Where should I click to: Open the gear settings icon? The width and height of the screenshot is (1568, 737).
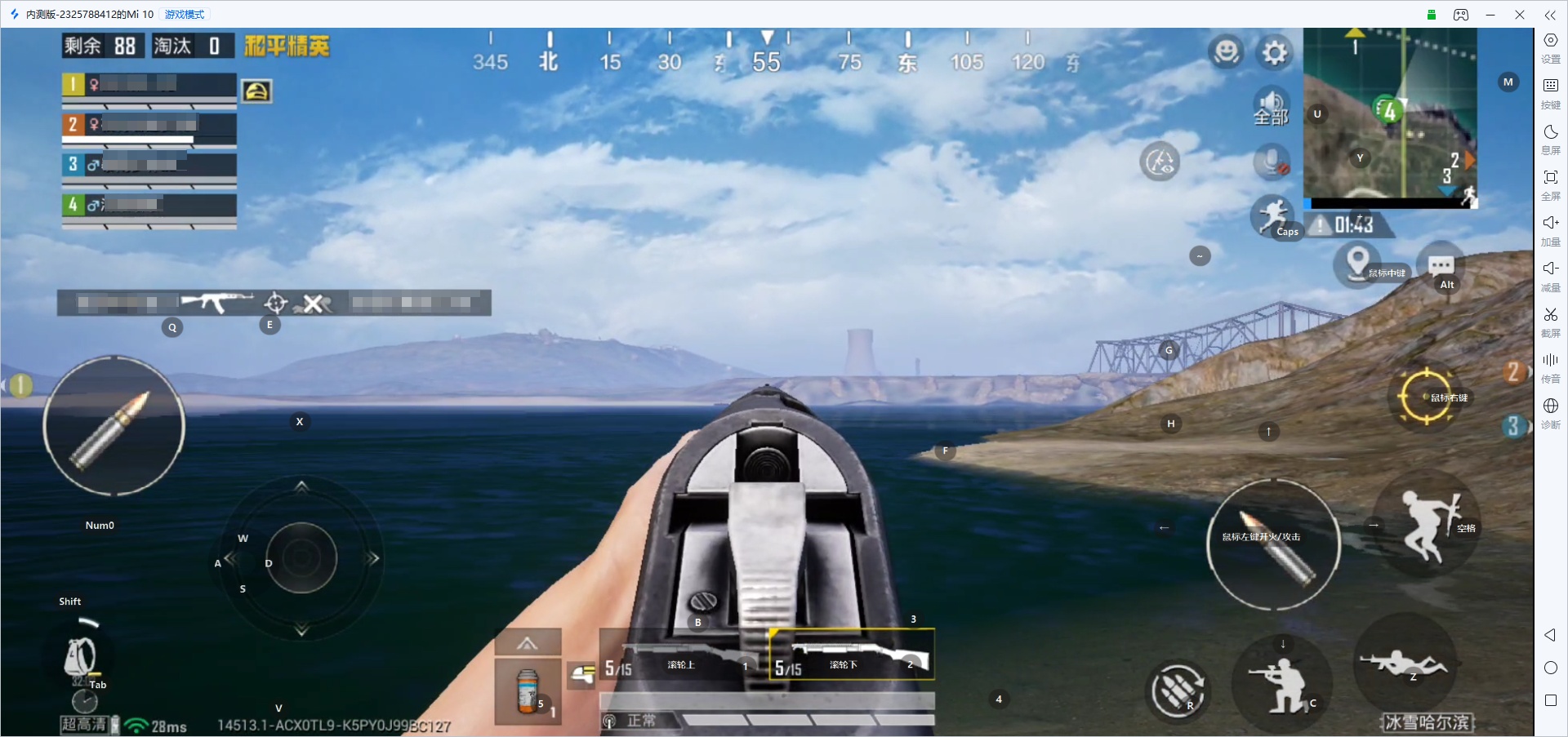tap(1274, 53)
